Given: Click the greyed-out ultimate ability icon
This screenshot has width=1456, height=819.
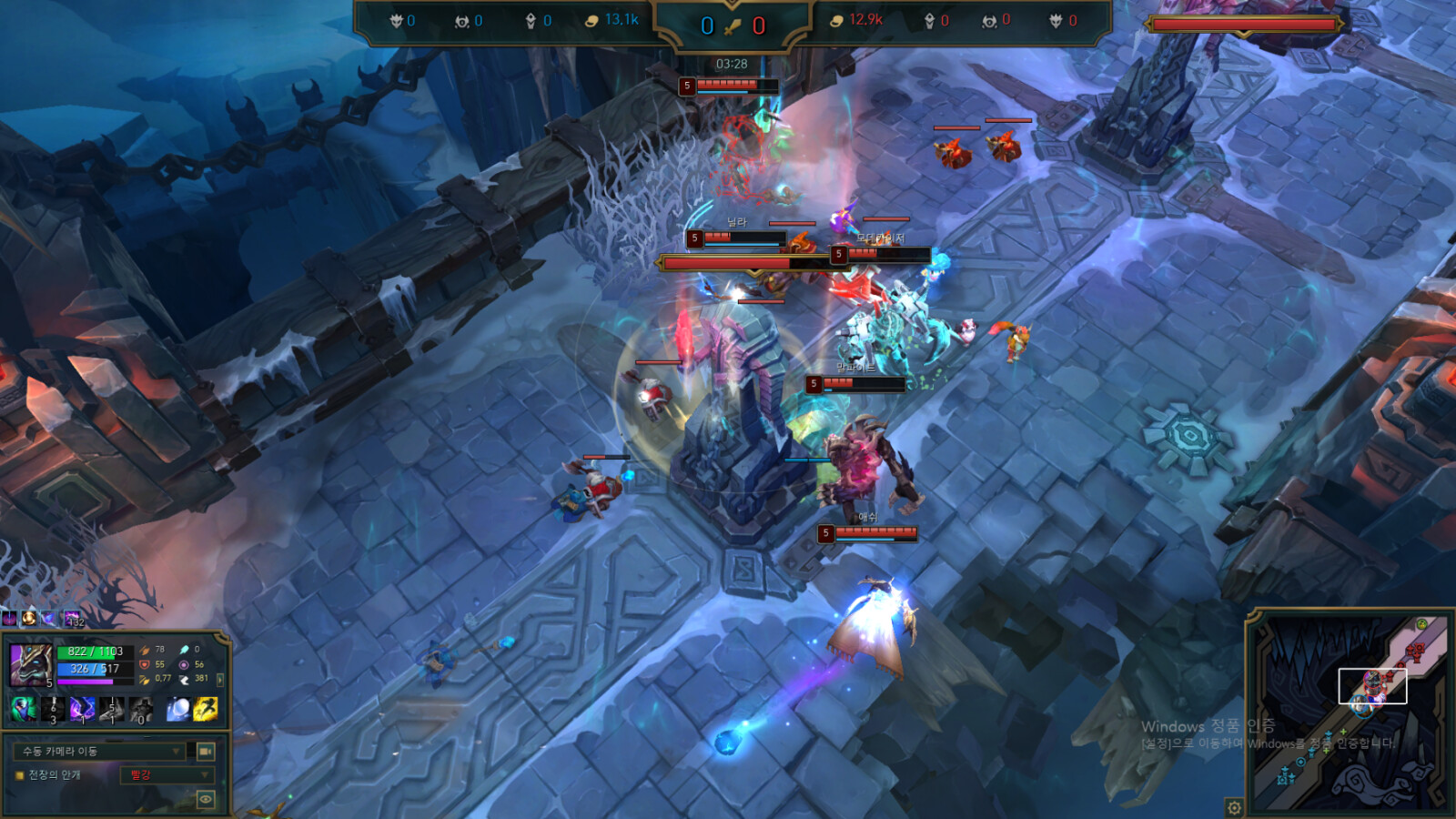Looking at the screenshot, I should point(141,708).
